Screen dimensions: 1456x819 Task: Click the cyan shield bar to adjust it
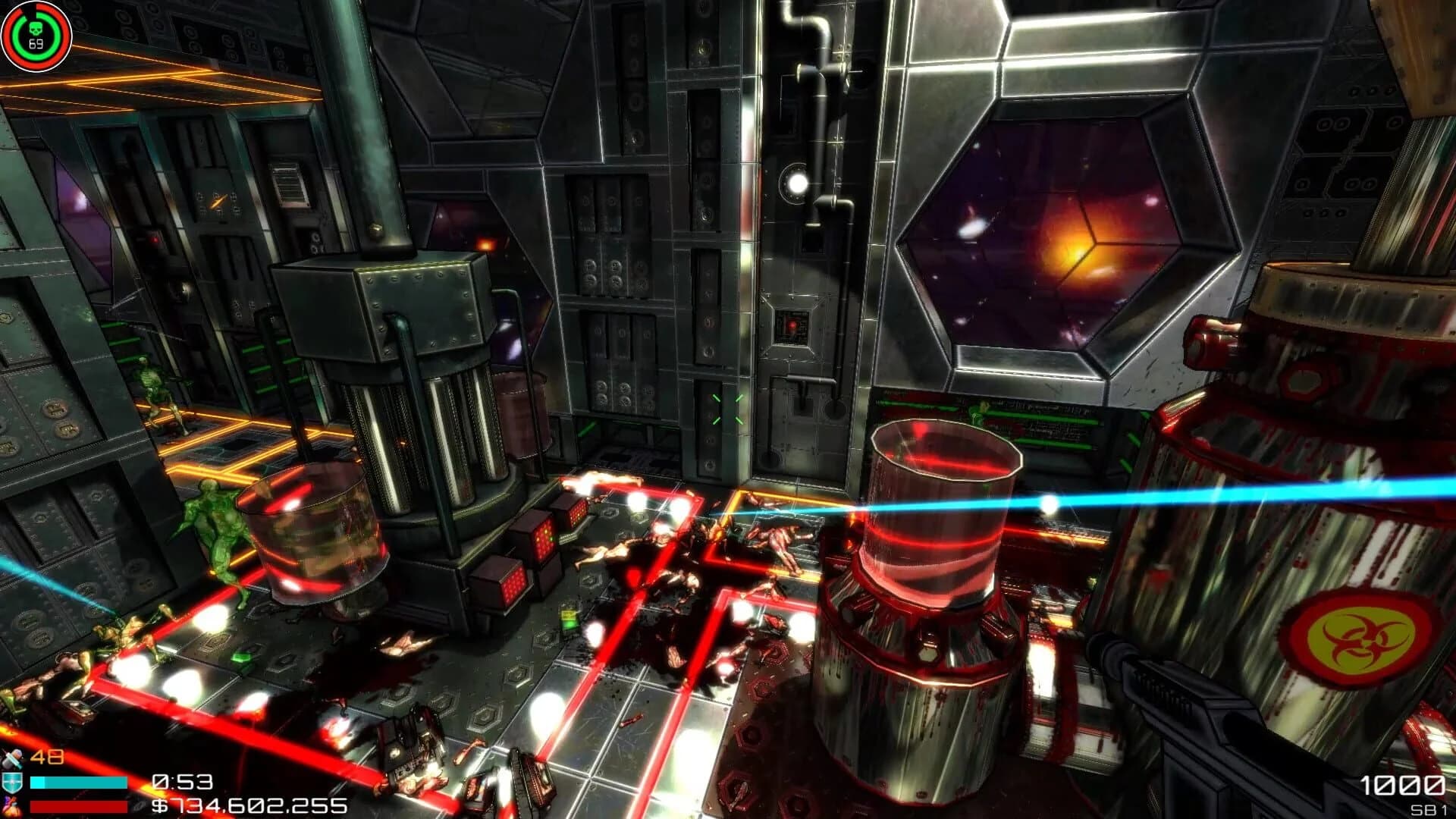click(78, 782)
